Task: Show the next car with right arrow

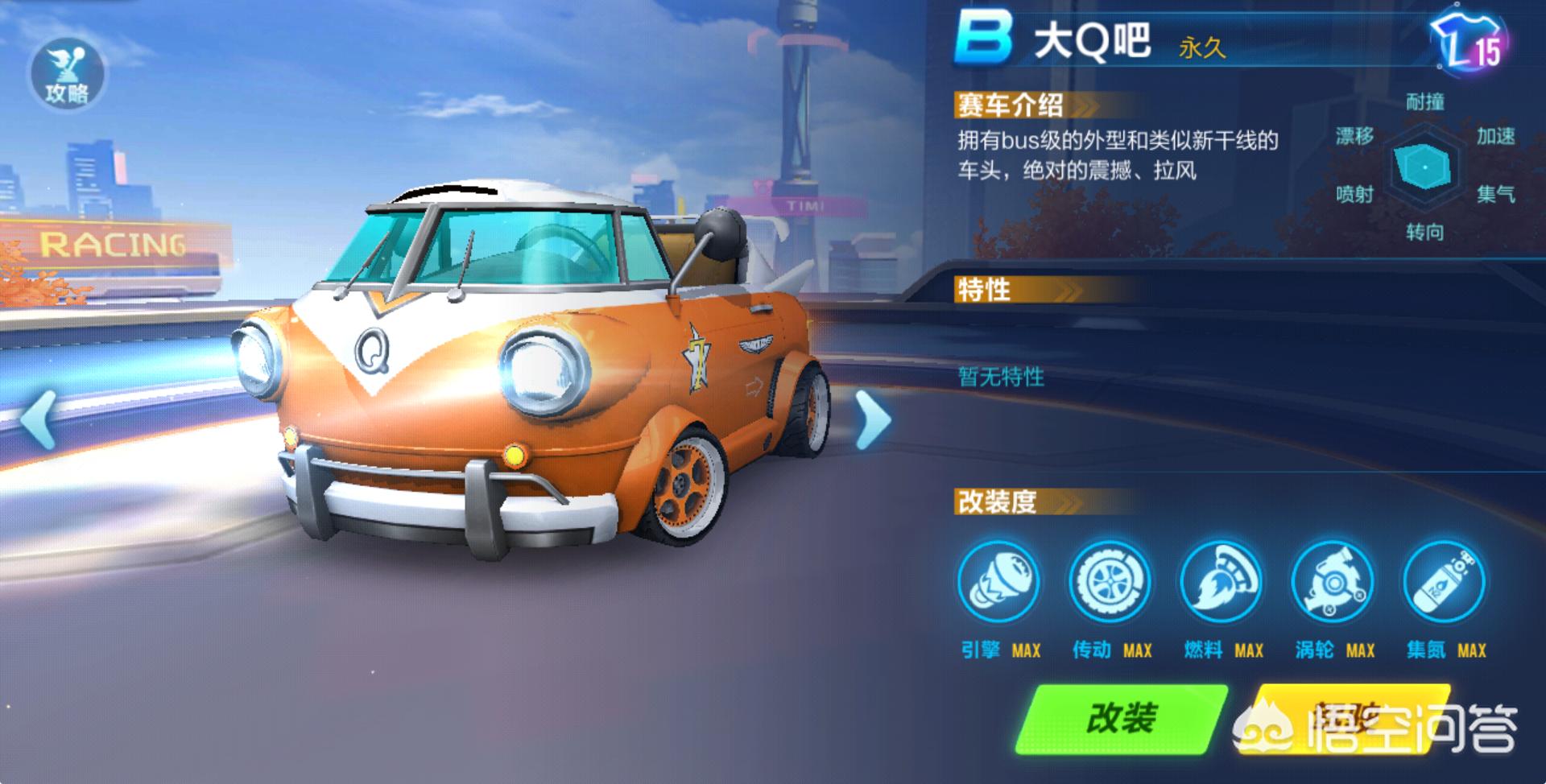Action: click(x=872, y=419)
